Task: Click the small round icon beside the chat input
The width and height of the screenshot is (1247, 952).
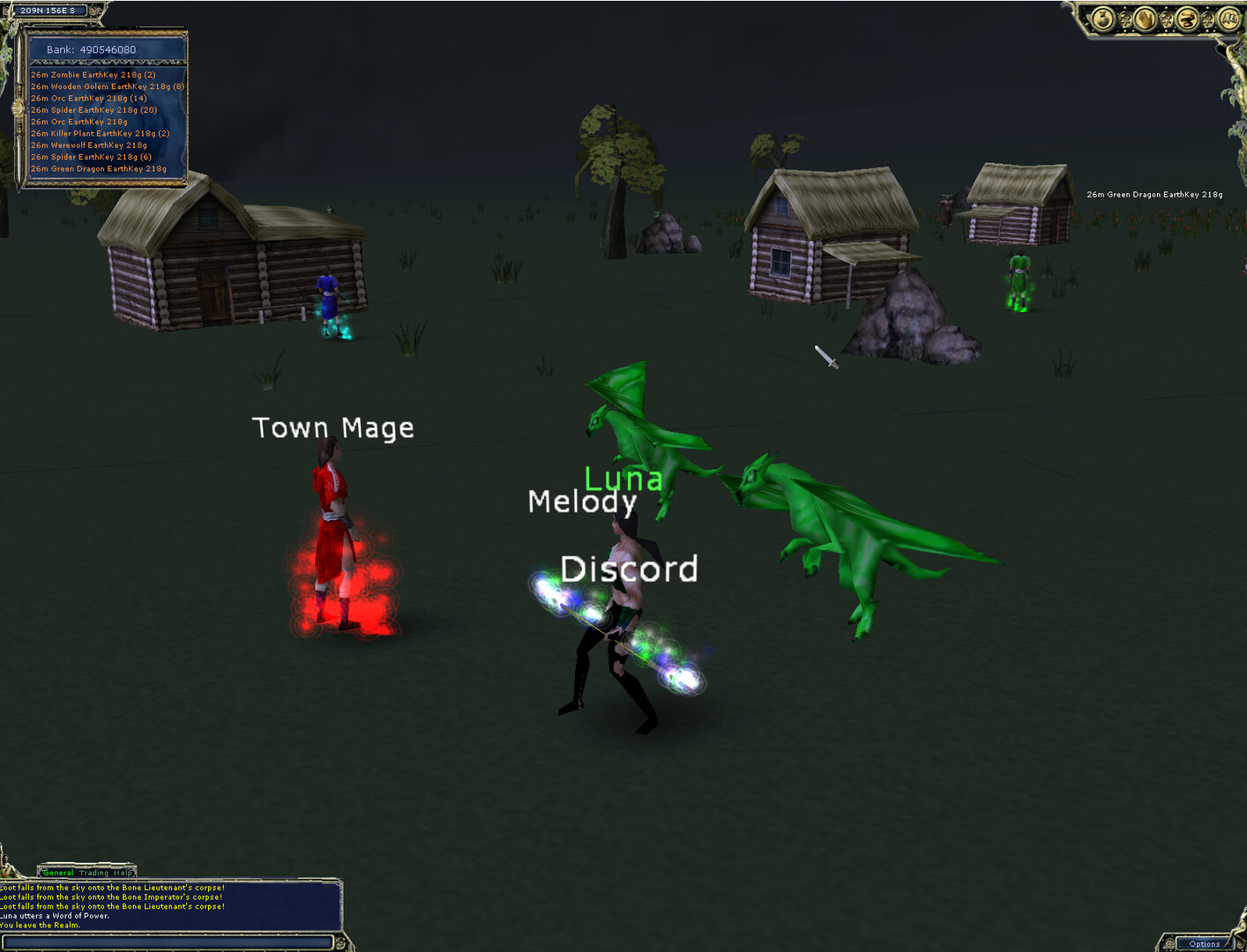Action: [341, 941]
